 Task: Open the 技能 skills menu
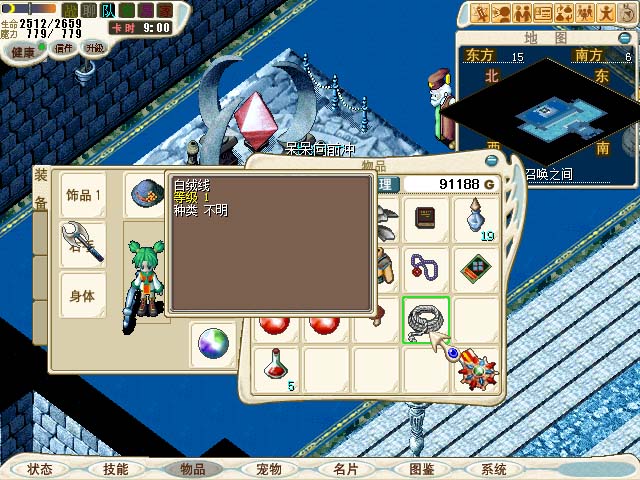(x=115, y=468)
